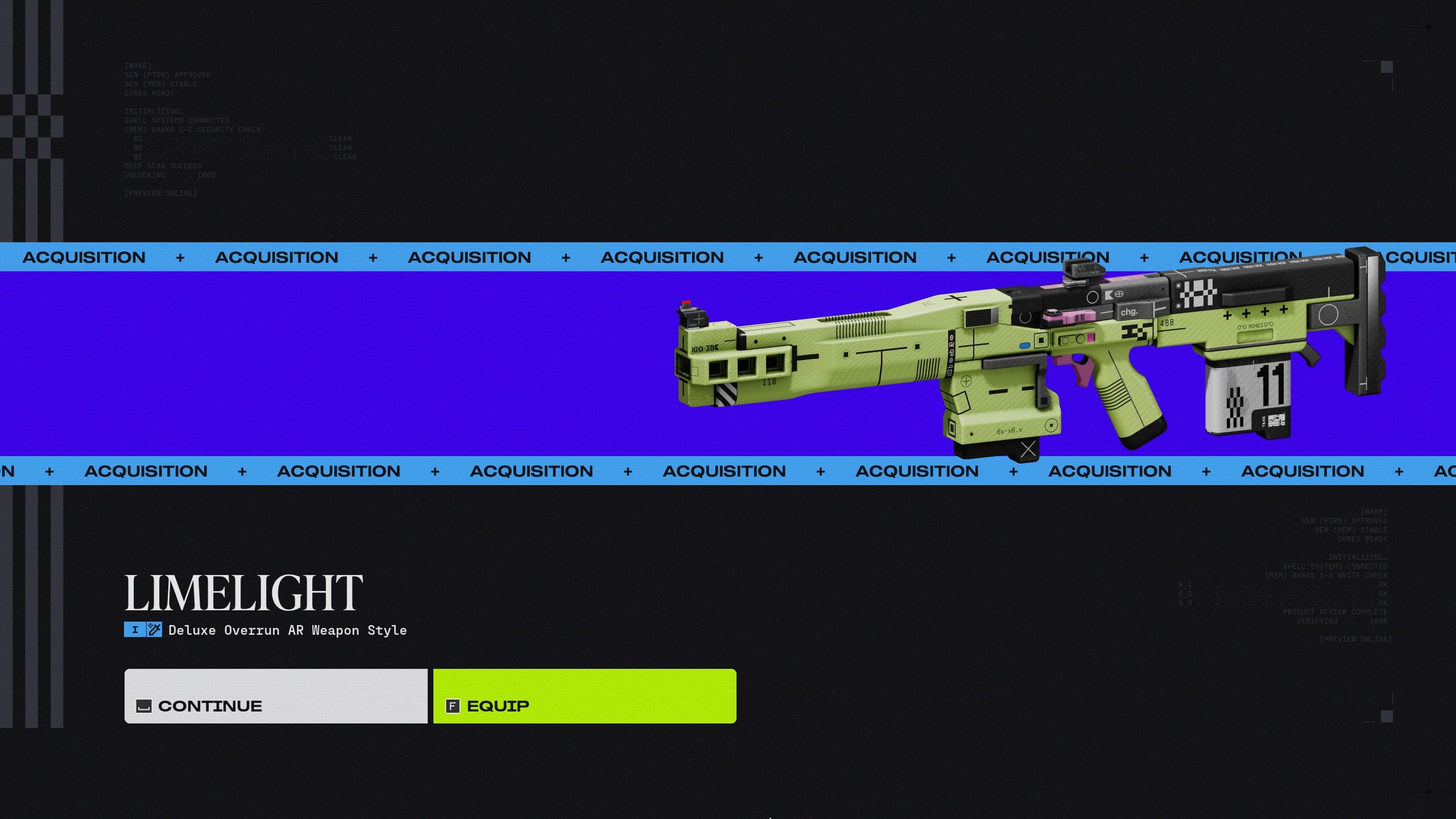The width and height of the screenshot is (1456, 819).
Task: Equip the Limelight weapon style
Action: pyautogui.click(x=584, y=696)
